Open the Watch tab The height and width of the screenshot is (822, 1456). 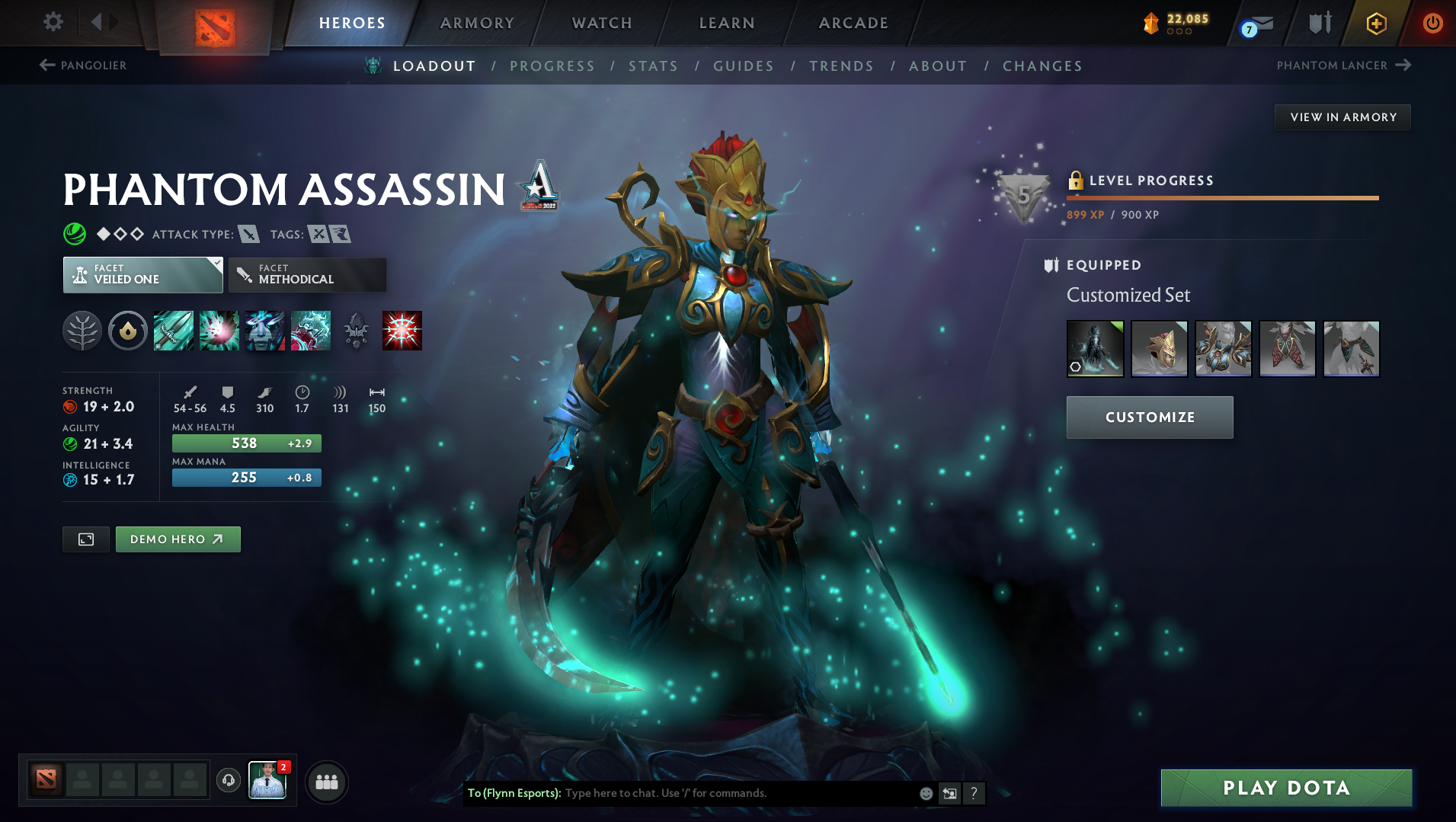pyautogui.click(x=602, y=23)
